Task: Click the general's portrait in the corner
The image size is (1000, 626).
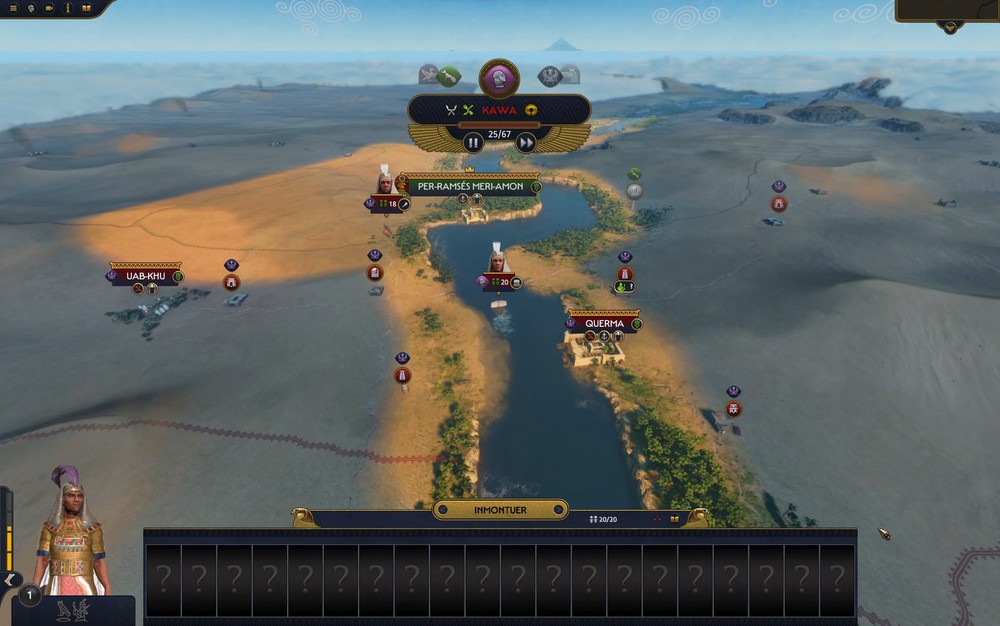Action: (70, 532)
